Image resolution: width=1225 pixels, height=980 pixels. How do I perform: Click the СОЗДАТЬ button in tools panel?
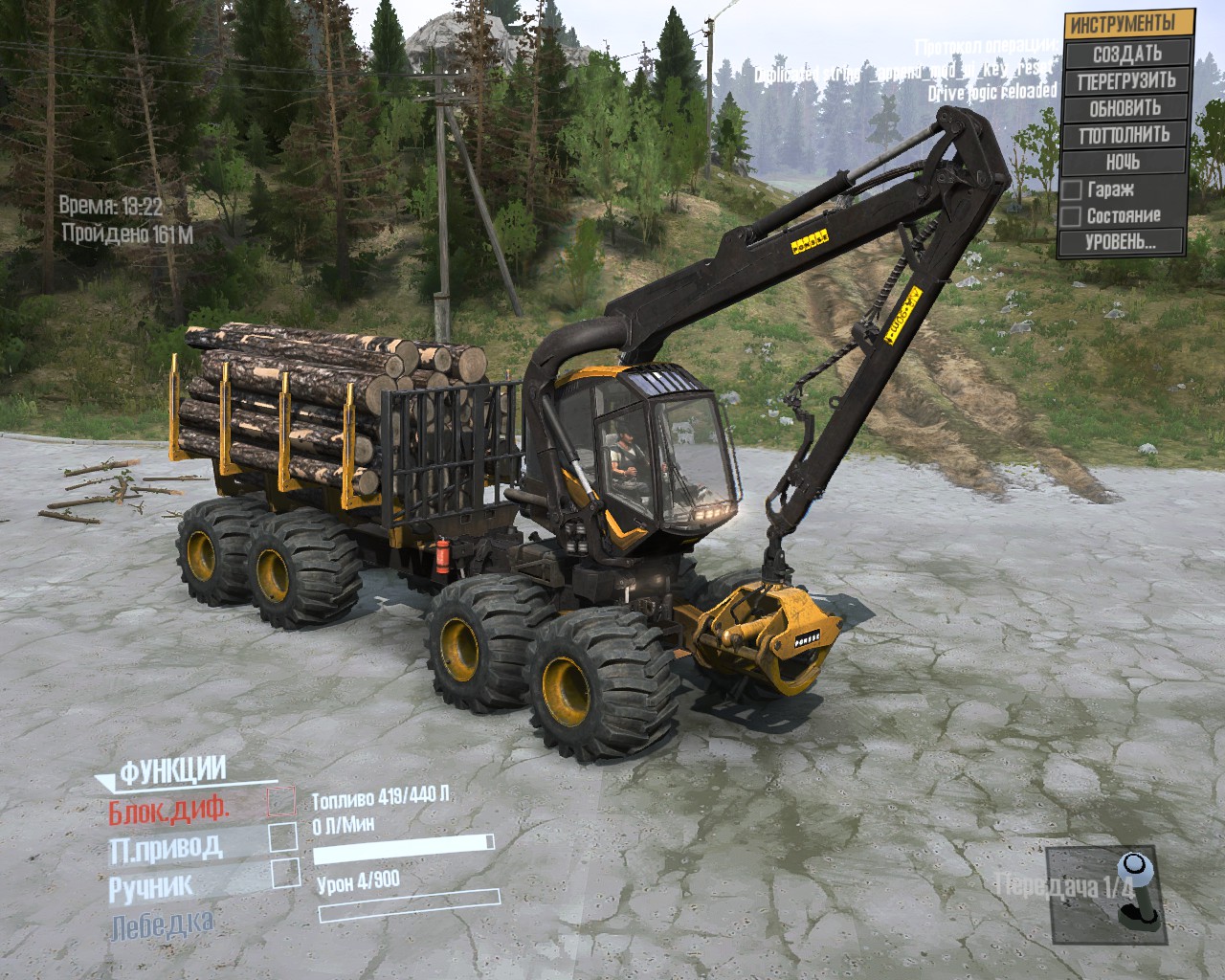(x=1126, y=54)
